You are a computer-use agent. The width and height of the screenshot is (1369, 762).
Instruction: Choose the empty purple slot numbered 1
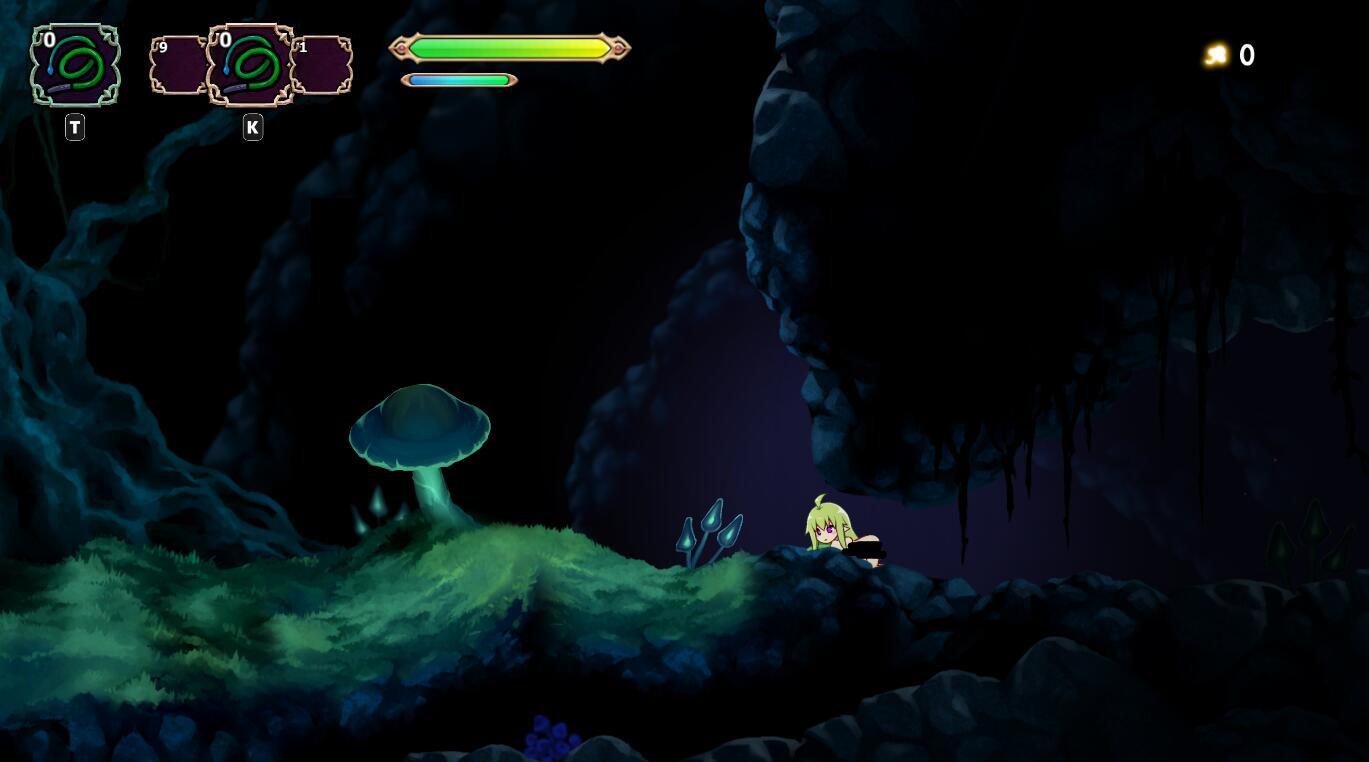pyautogui.click(x=323, y=66)
